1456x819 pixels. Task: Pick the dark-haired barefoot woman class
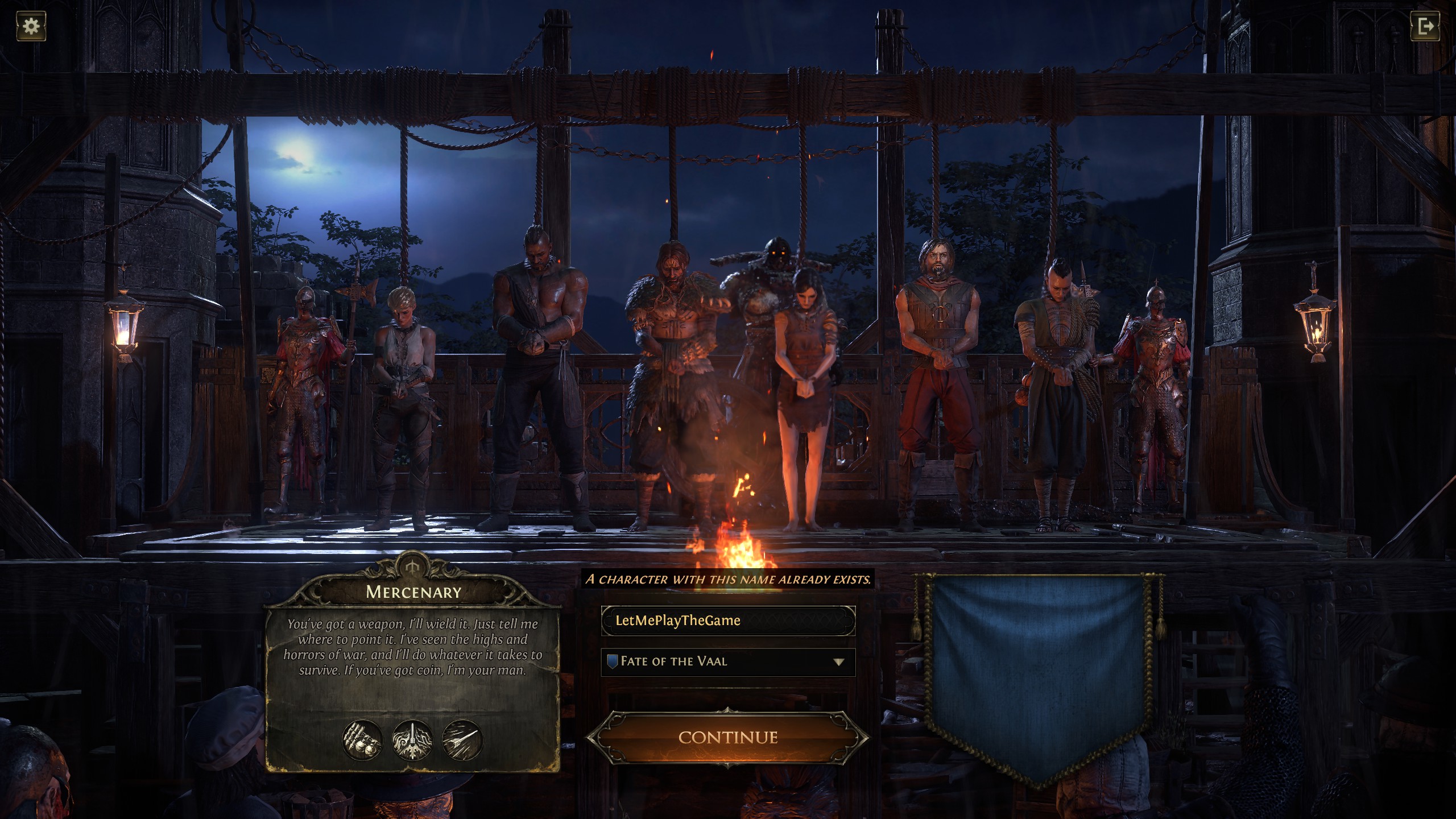click(x=805, y=387)
